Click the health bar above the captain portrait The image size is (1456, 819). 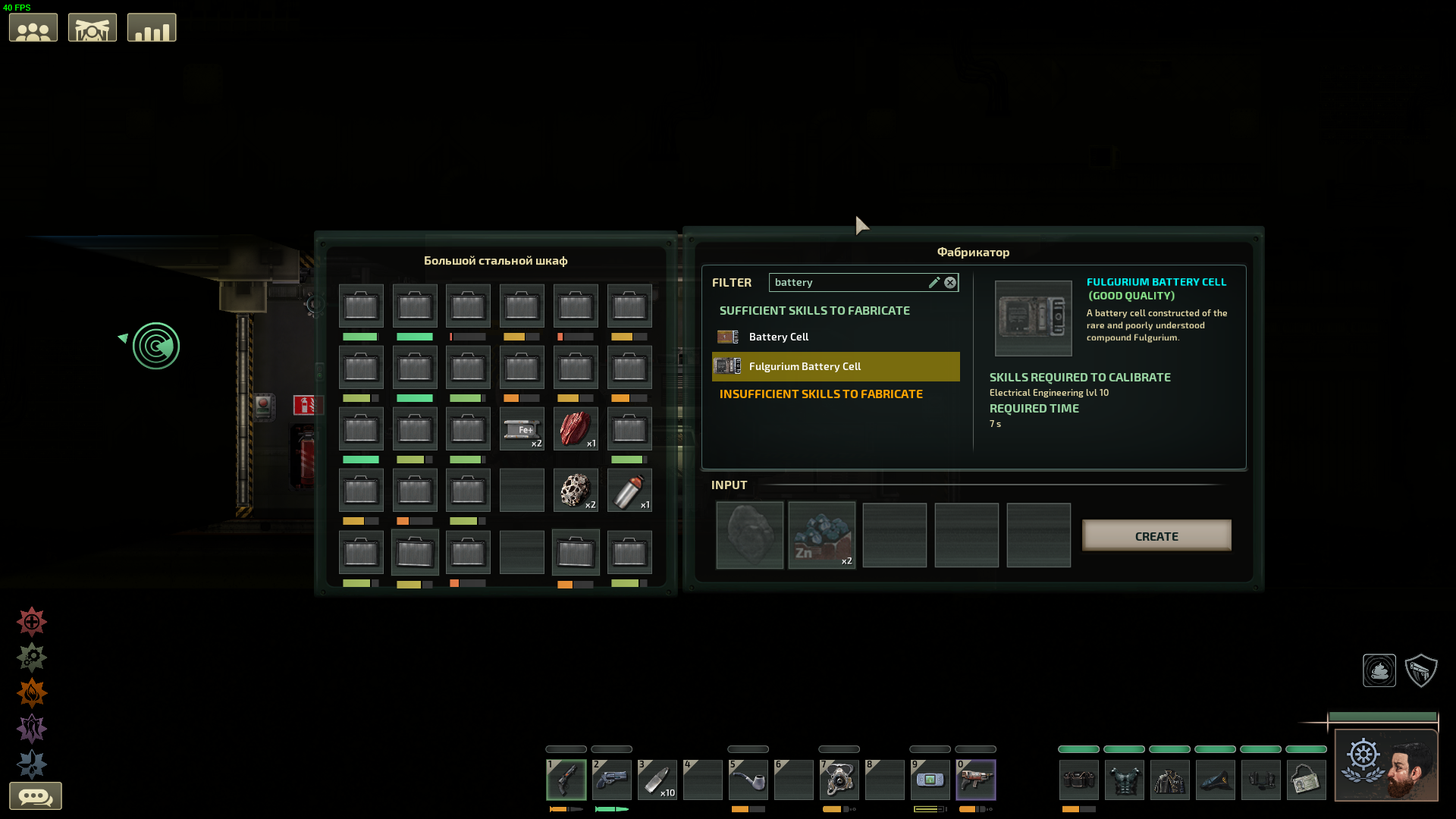coord(1384,716)
